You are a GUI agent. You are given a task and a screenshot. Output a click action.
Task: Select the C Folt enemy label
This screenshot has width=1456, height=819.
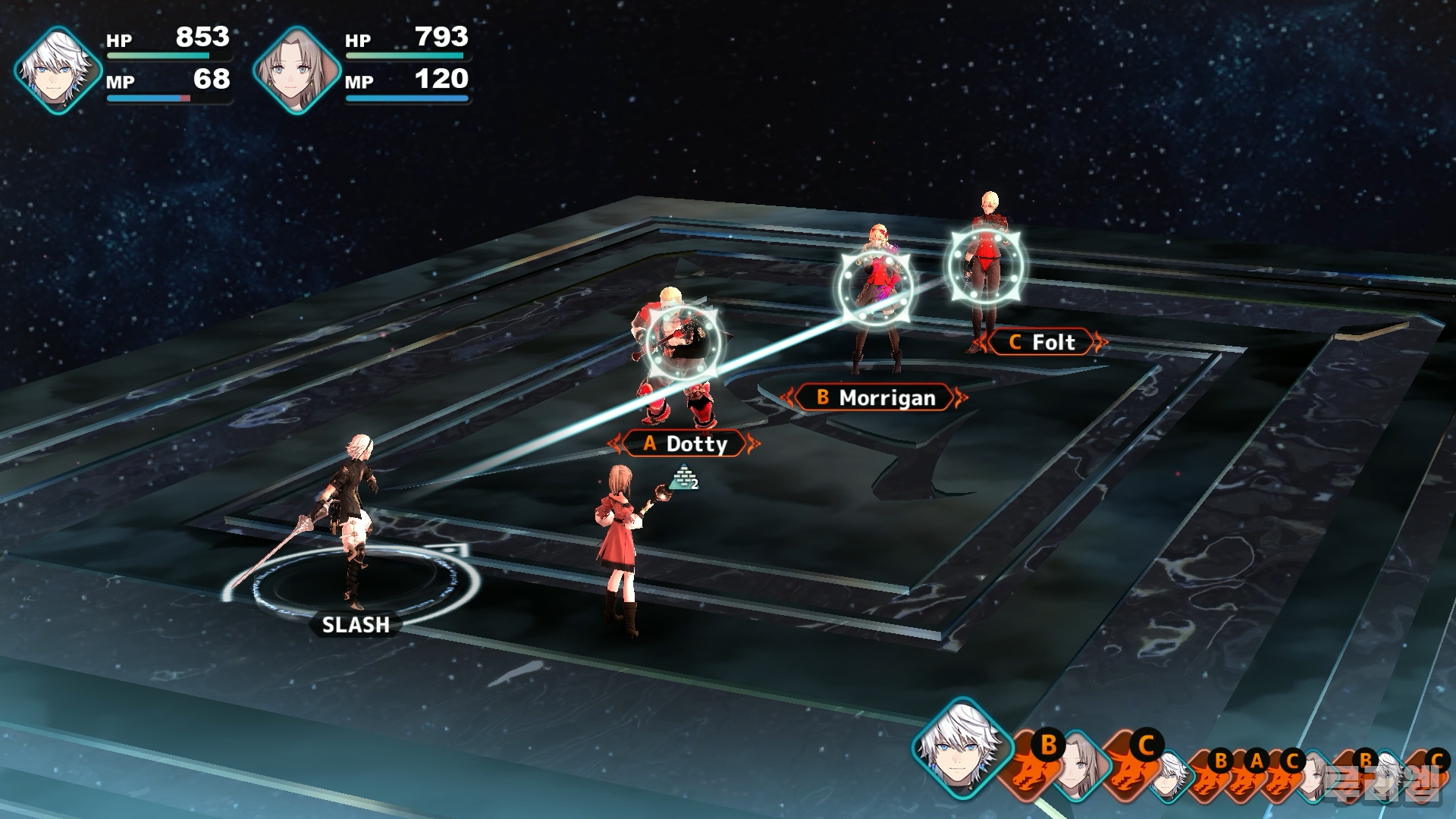click(x=1043, y=342)
